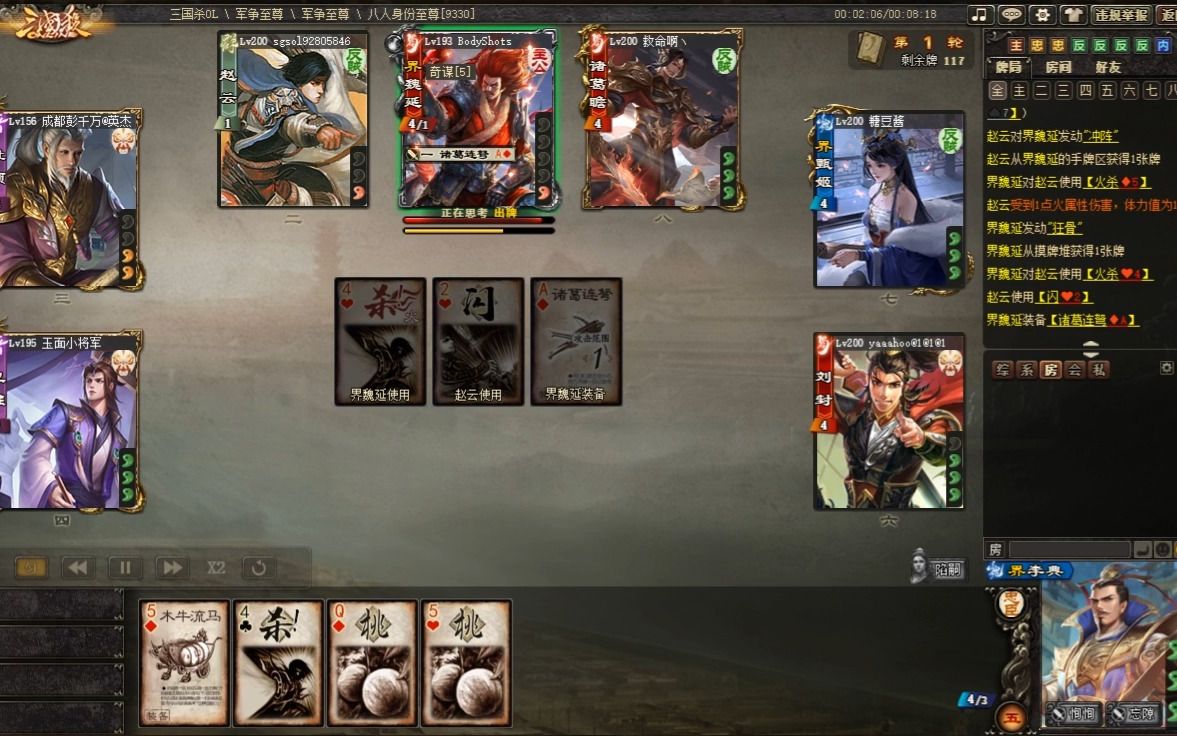Open the music settings note icon

(x=981, y=15)
